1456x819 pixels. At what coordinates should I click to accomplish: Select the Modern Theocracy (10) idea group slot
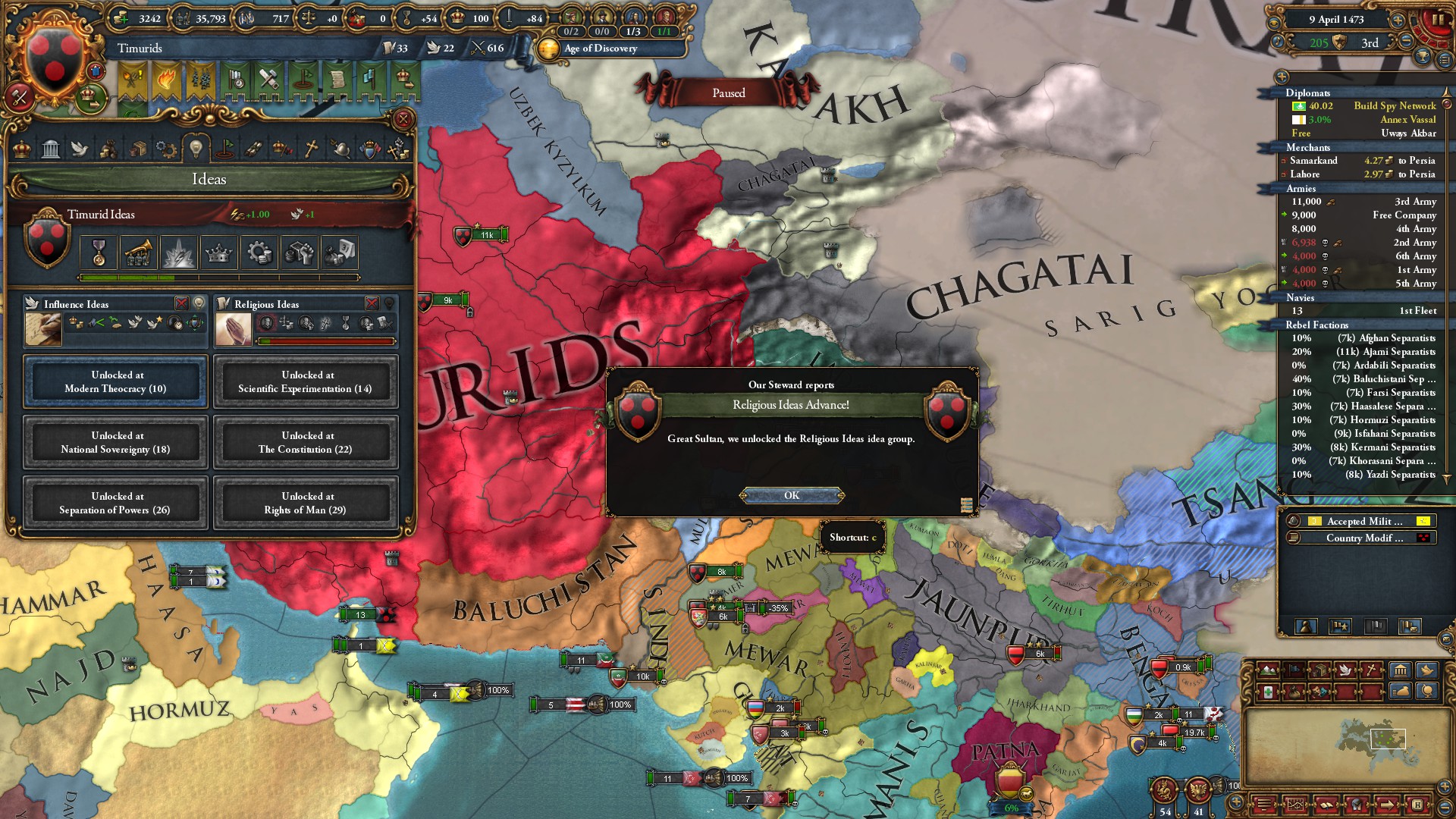click(x=115, y=381)
